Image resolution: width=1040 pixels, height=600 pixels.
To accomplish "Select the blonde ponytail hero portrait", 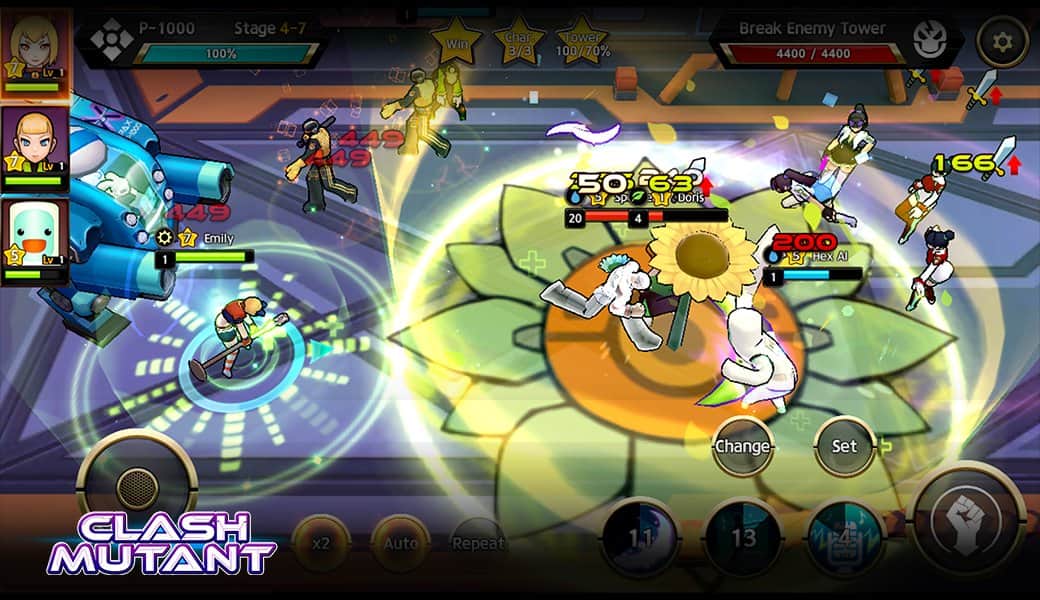I will 35,147.
